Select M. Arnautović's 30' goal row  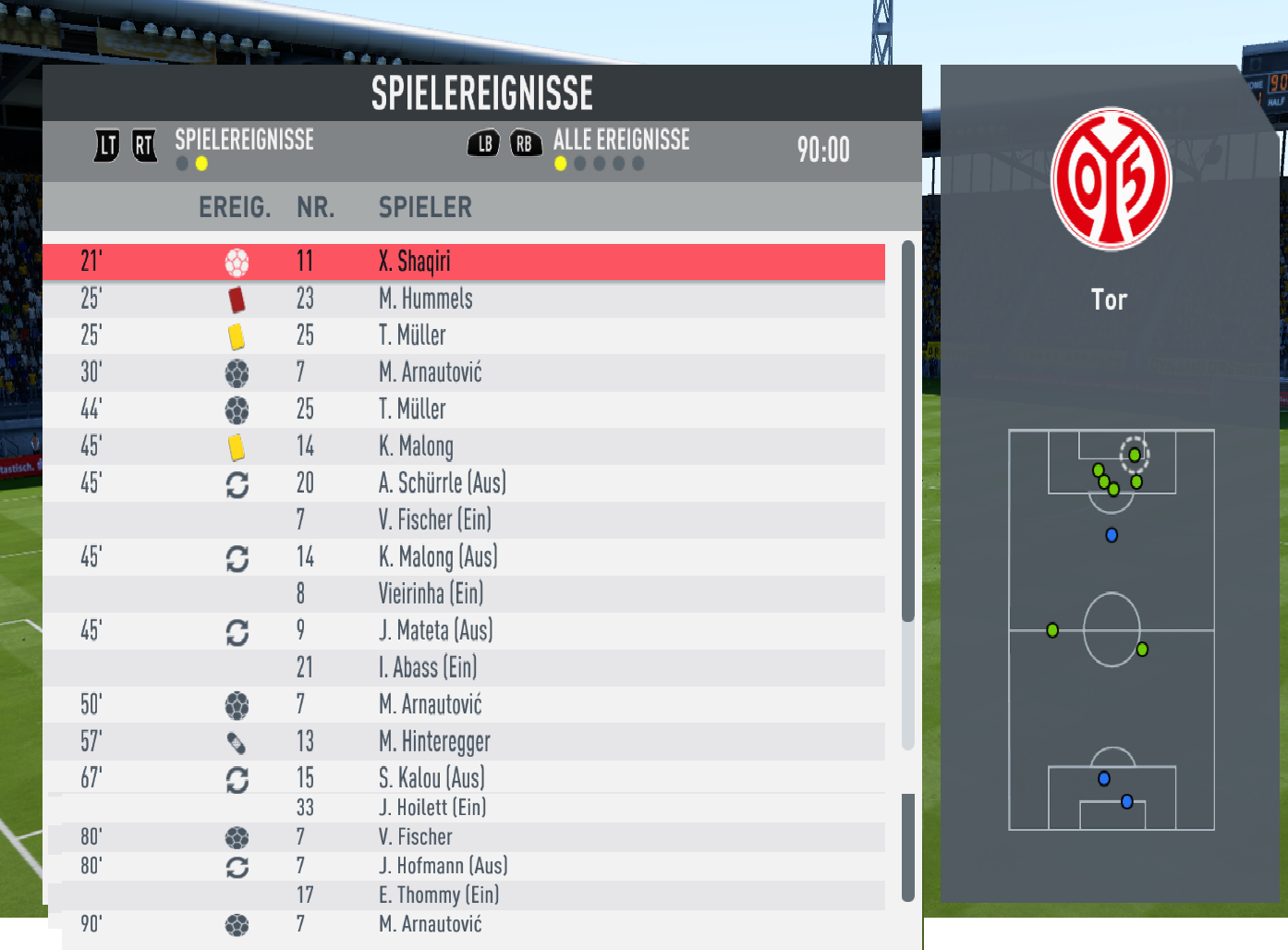point(463,372)
